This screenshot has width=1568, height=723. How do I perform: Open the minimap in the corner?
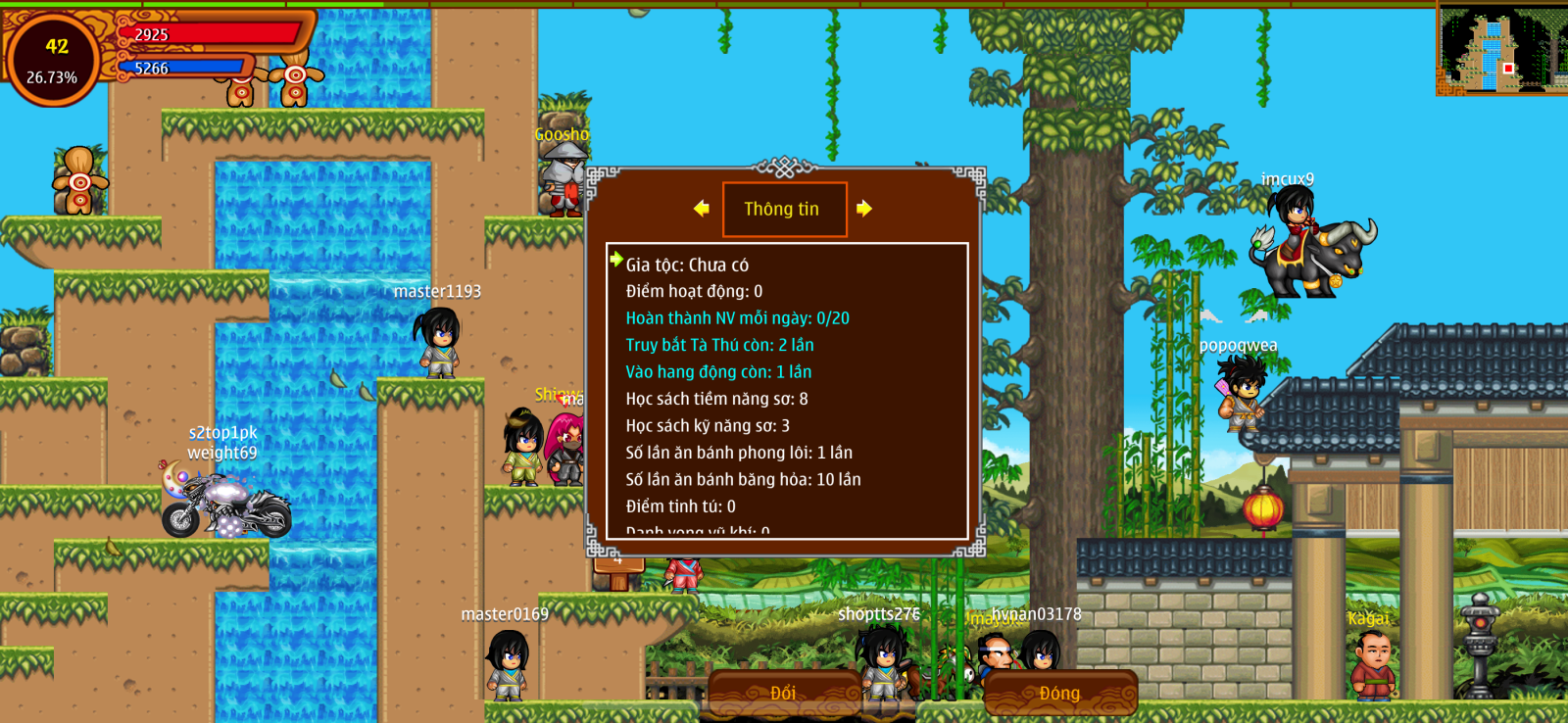tap(1501, 50)
